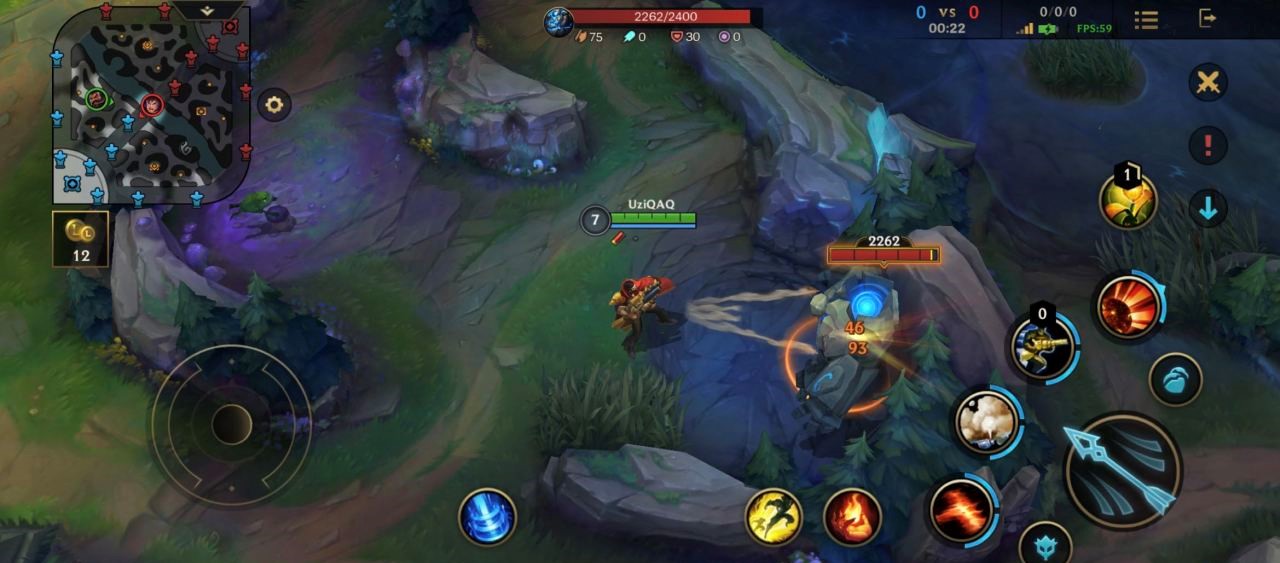Viewport: 1280px width, 563px height.
Task: Select the turret target attack button
Action: click(1045, 544)
